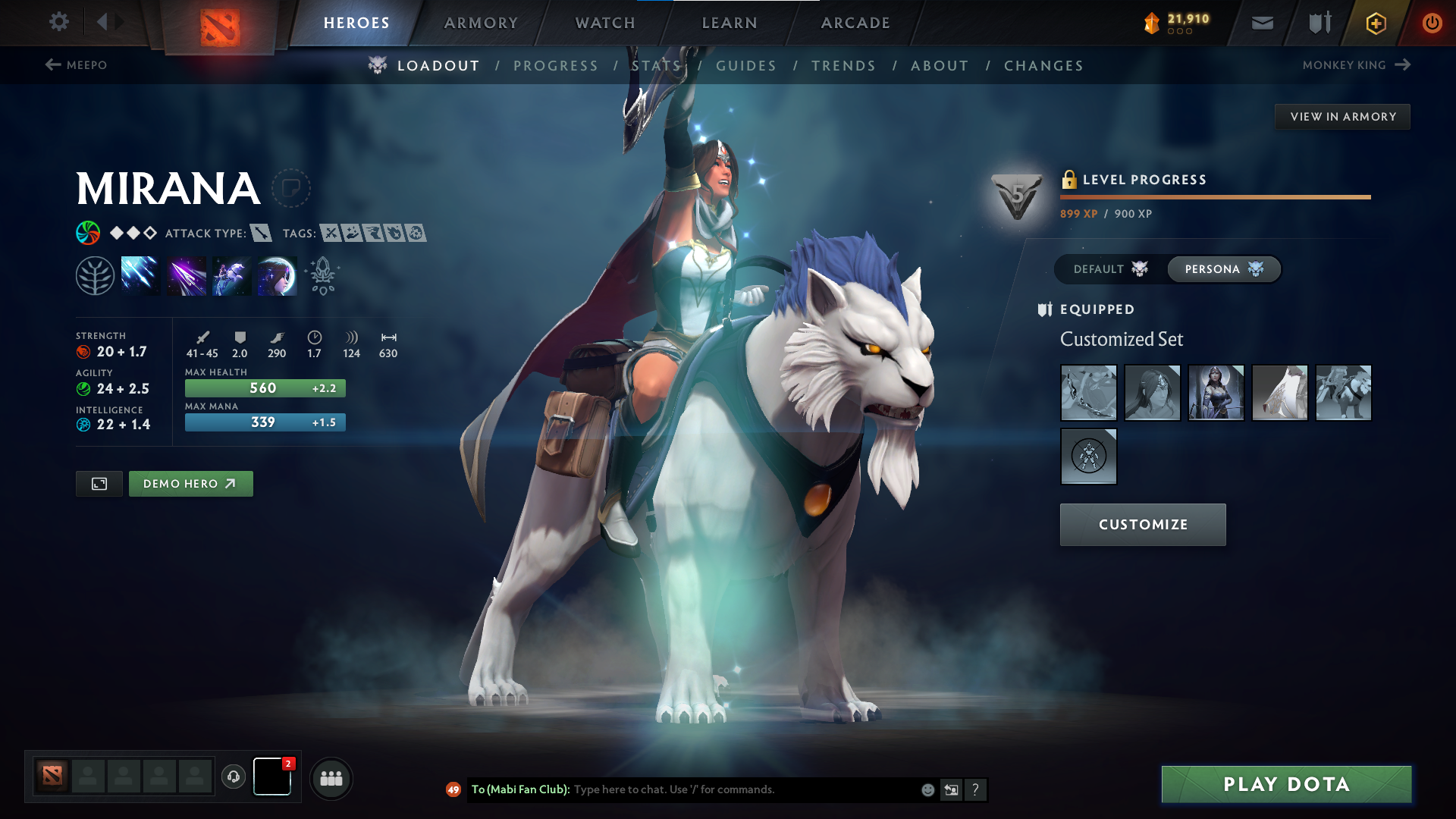The image size is (1456, 819).
Task: Toggle the hero portrait preview mode
Action: (x=99, y=483)
